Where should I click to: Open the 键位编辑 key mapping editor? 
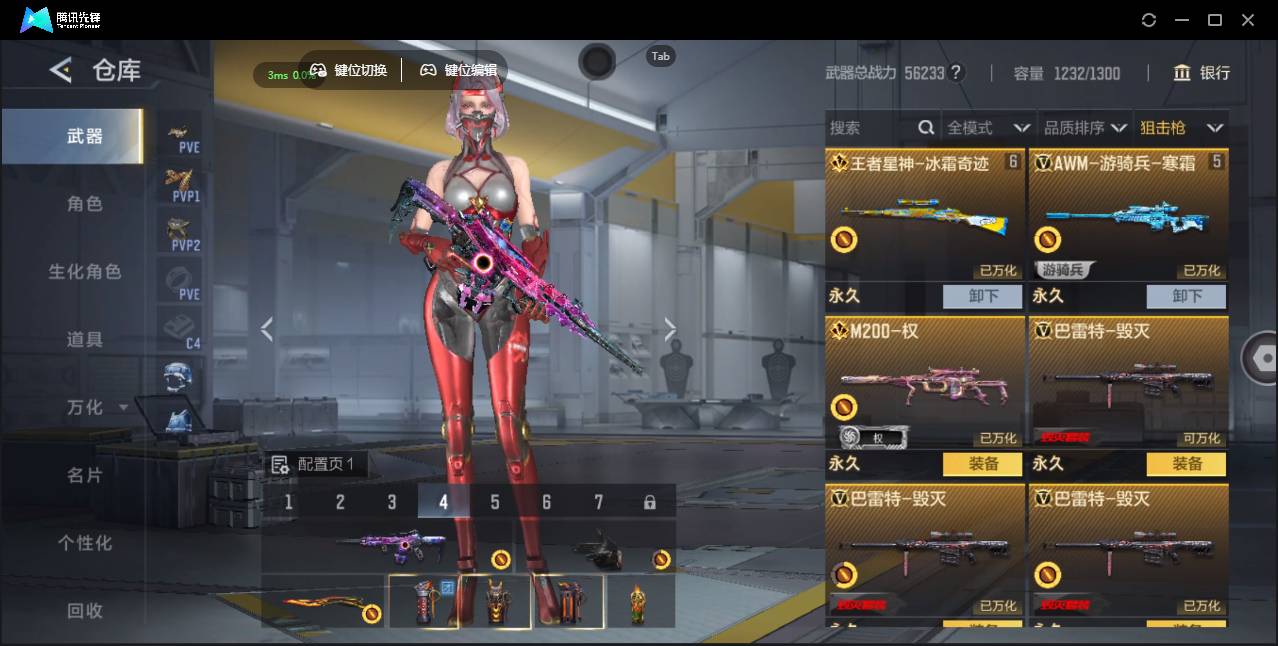click(458, 70)
